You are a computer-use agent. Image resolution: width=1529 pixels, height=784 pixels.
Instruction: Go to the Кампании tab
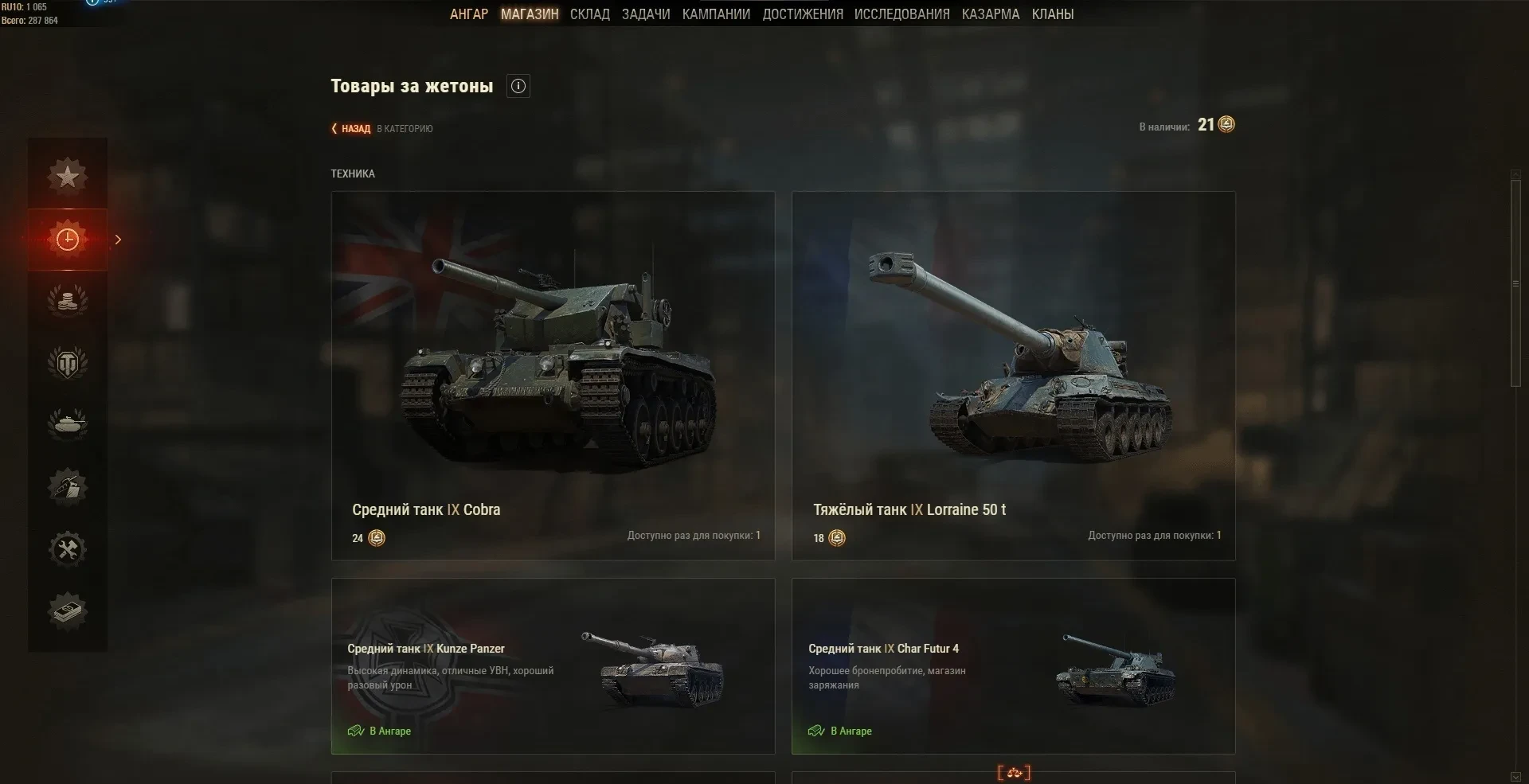[716, 14]
